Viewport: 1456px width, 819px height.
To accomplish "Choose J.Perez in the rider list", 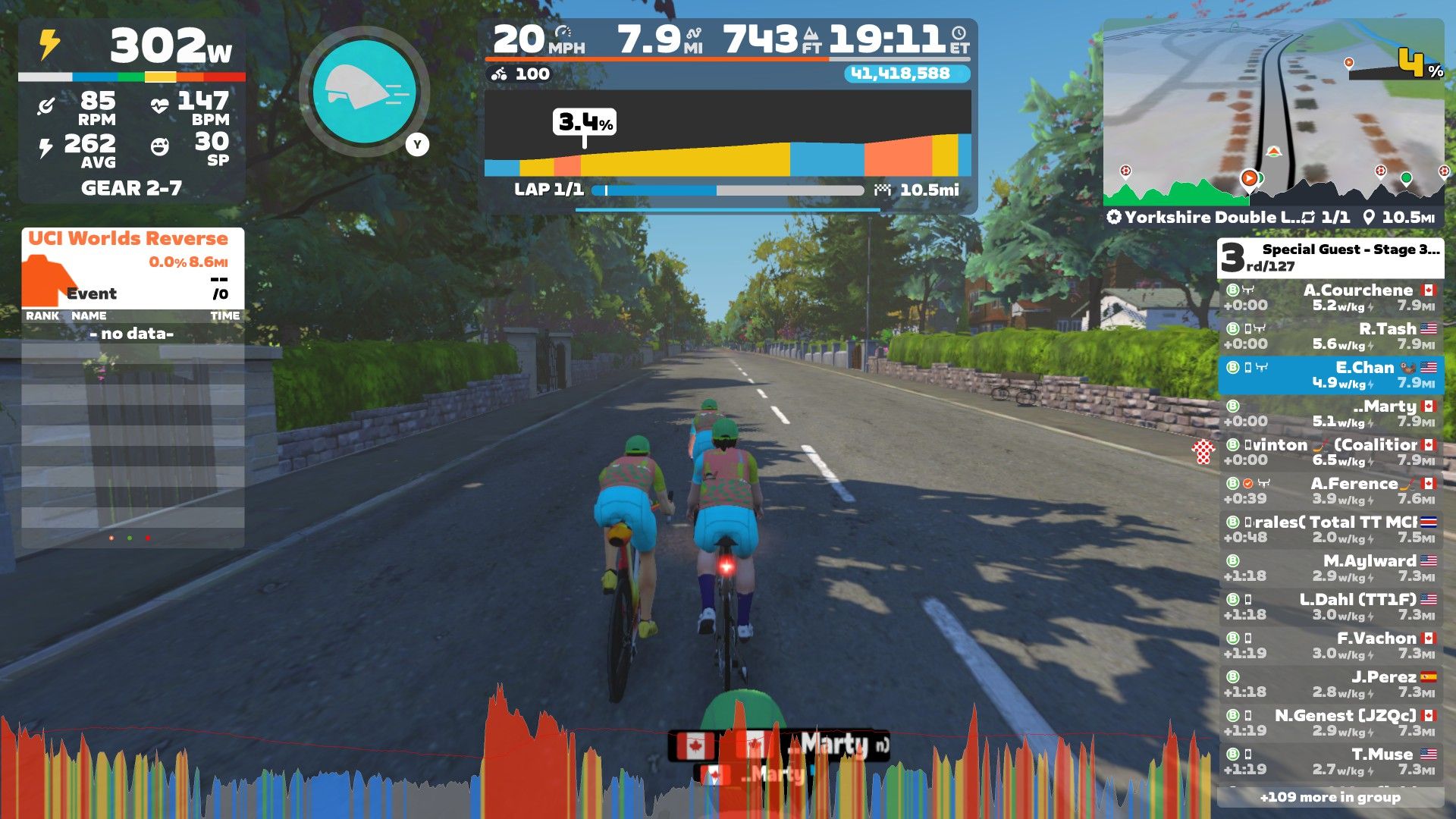I will (x=1331, y=684).
